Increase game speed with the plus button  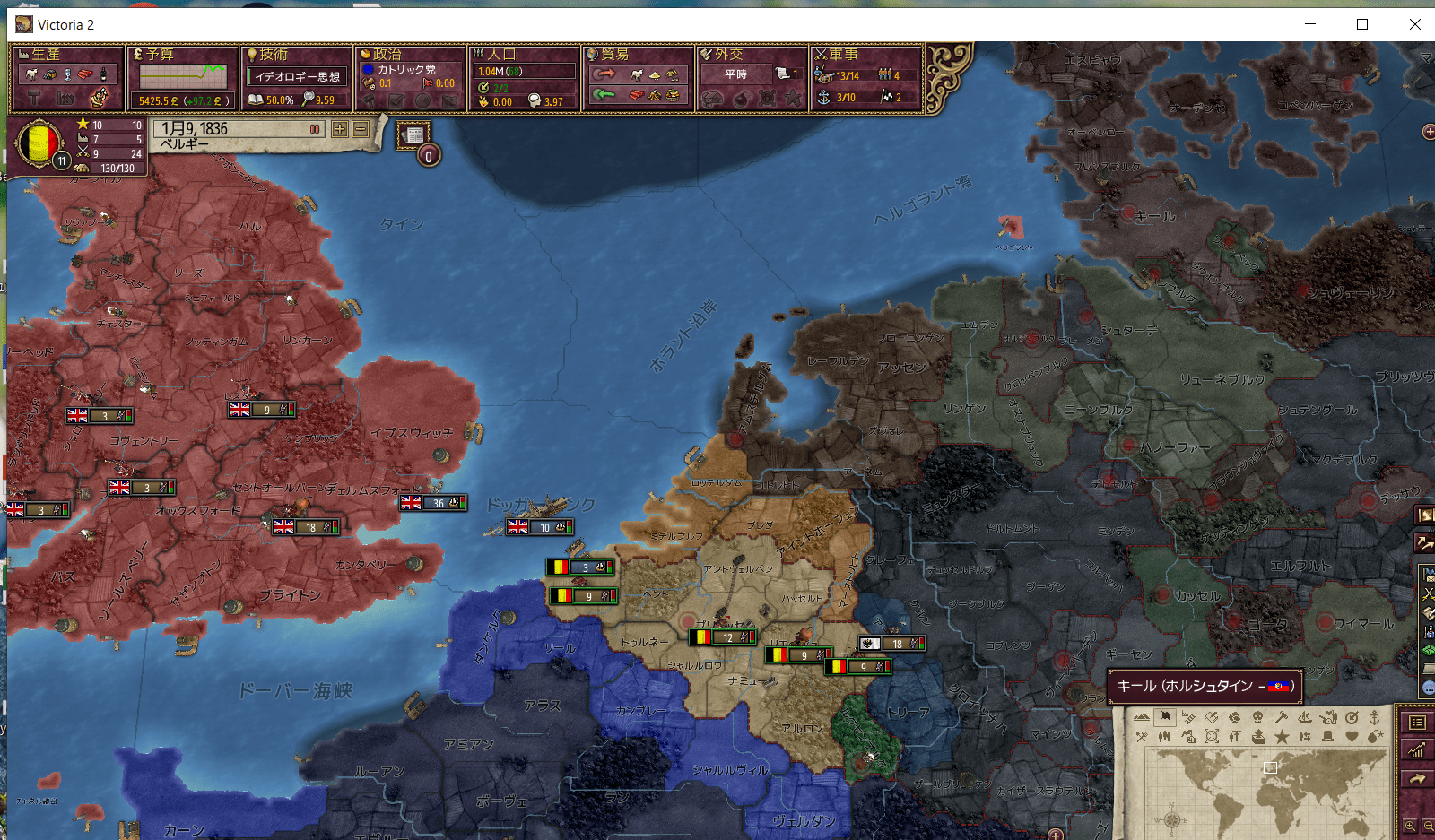[340, 129]
